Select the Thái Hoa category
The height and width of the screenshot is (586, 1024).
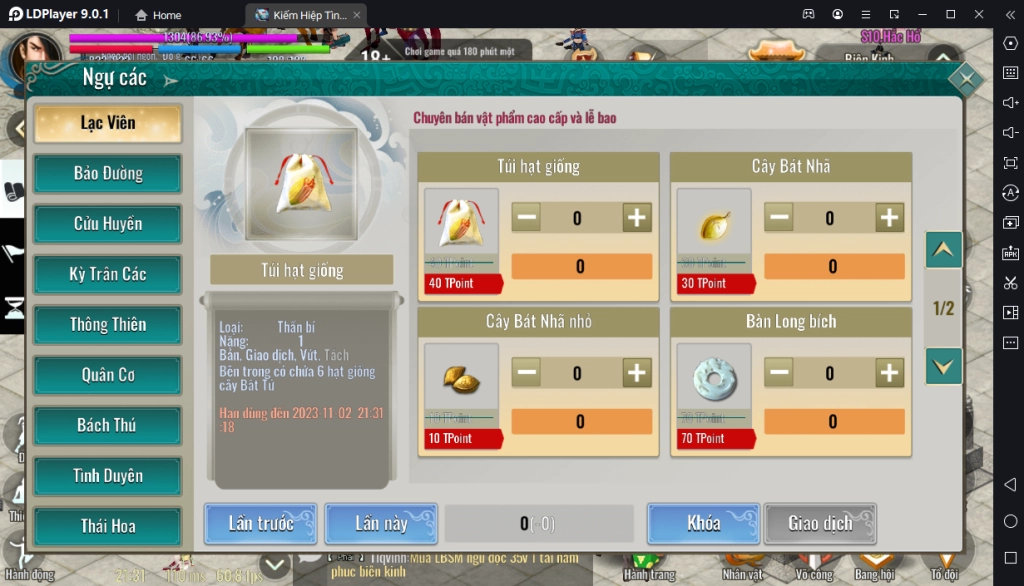coord(108,527)
